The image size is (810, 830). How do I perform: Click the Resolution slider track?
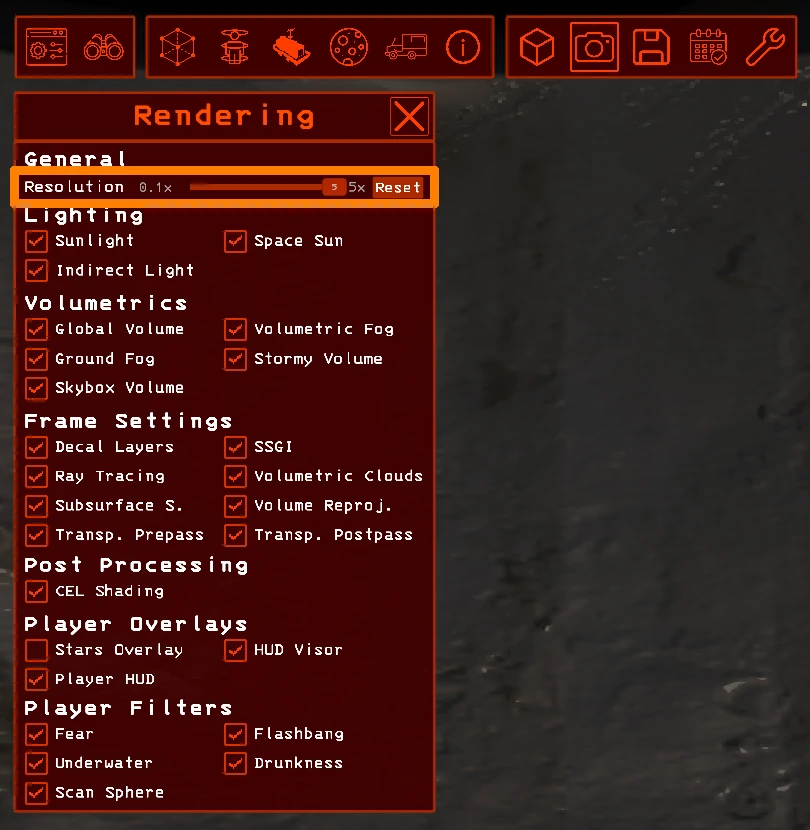coord(260,187)
